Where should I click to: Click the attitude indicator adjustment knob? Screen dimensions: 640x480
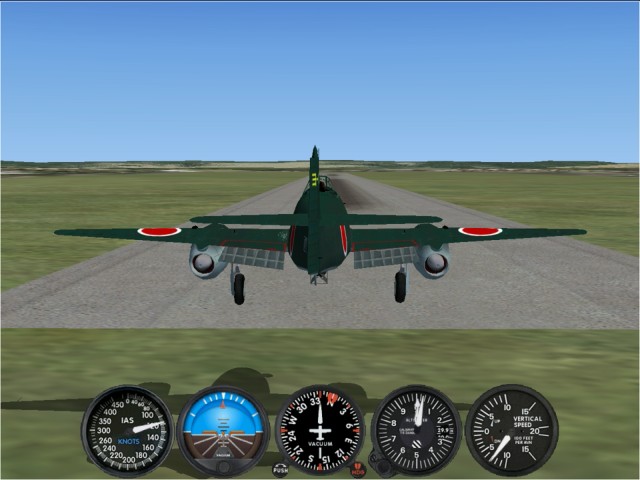(x=223, y=466)
